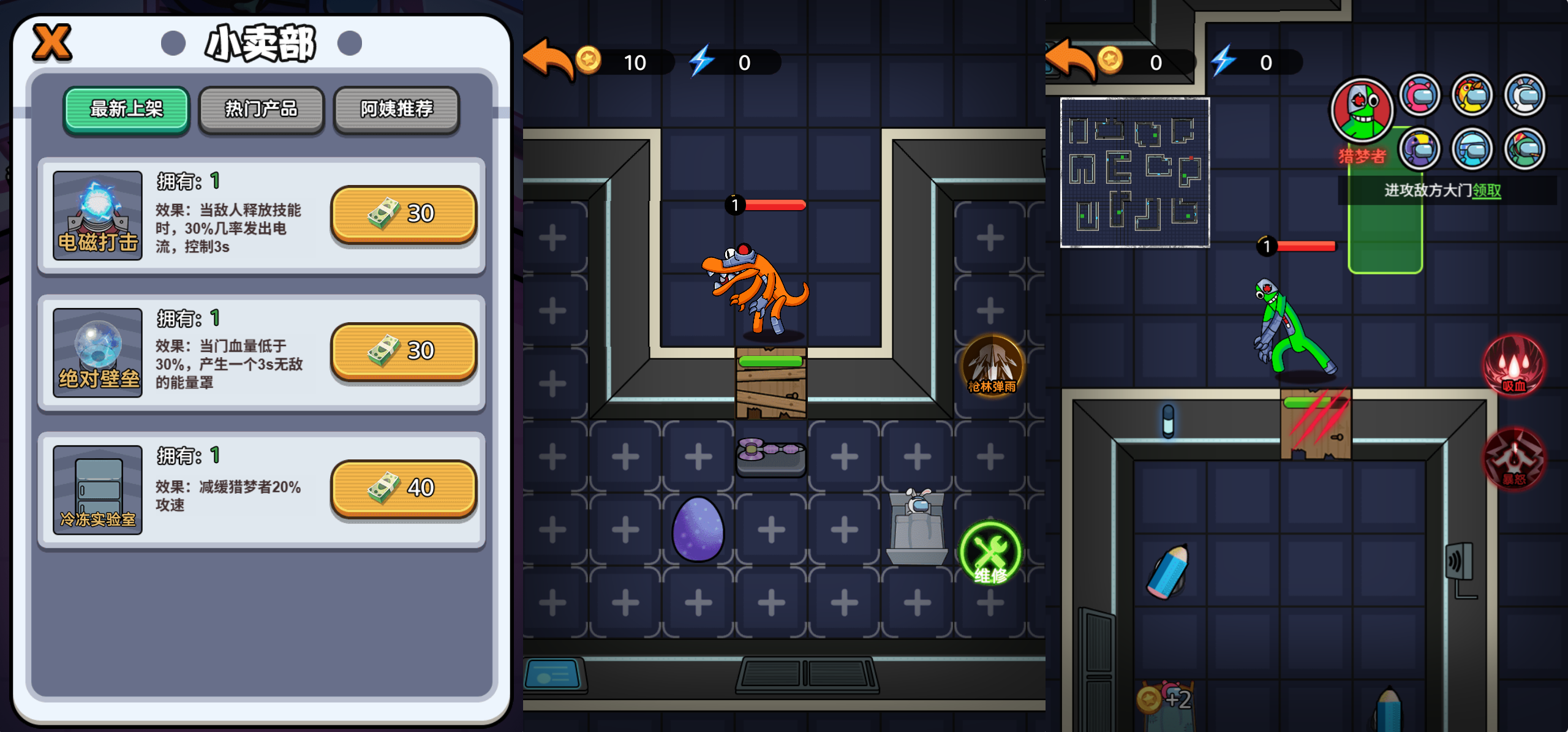Activate the 吸血 skill
1568x732 pixels.
pos(1513,365)
